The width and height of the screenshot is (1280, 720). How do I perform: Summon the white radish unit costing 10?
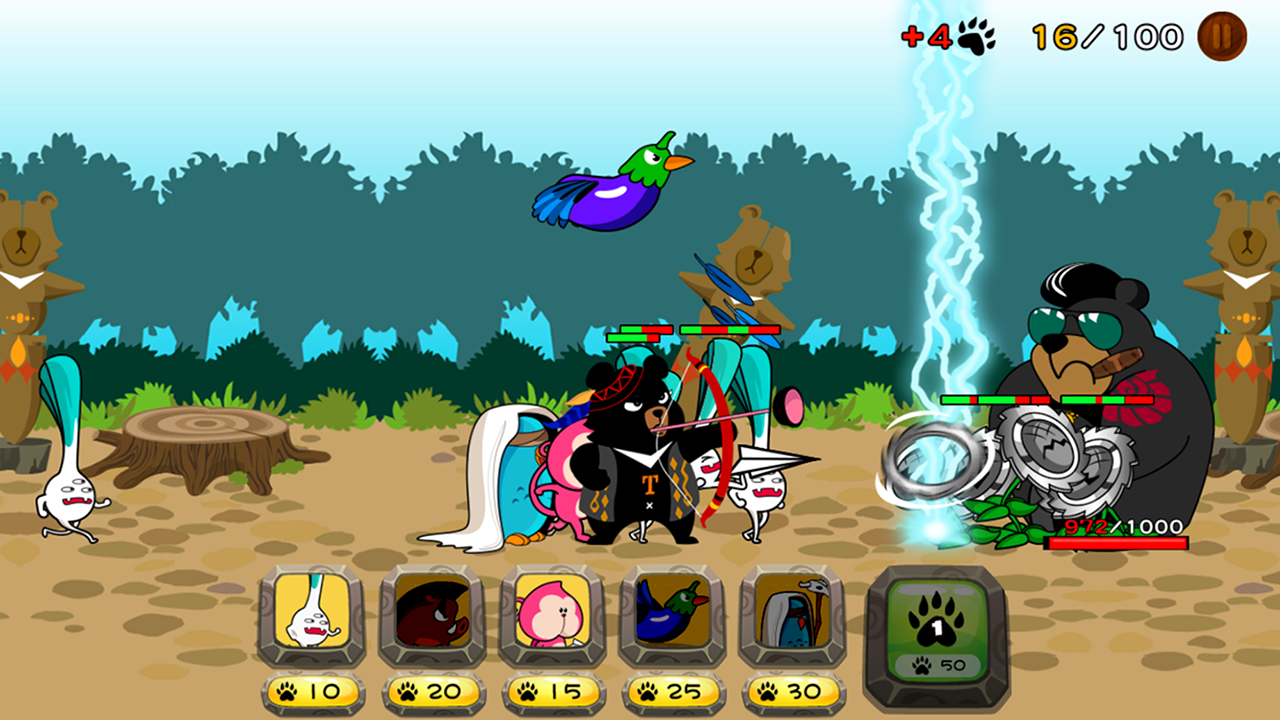pyautogui.click(x=311, y=615)
